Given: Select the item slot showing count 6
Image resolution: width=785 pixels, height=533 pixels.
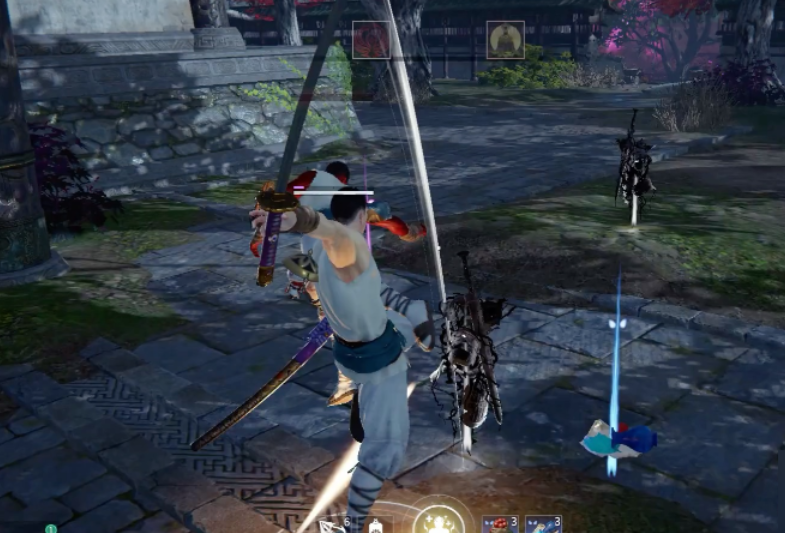Looking at the screenshot, I should click(332, 525).
